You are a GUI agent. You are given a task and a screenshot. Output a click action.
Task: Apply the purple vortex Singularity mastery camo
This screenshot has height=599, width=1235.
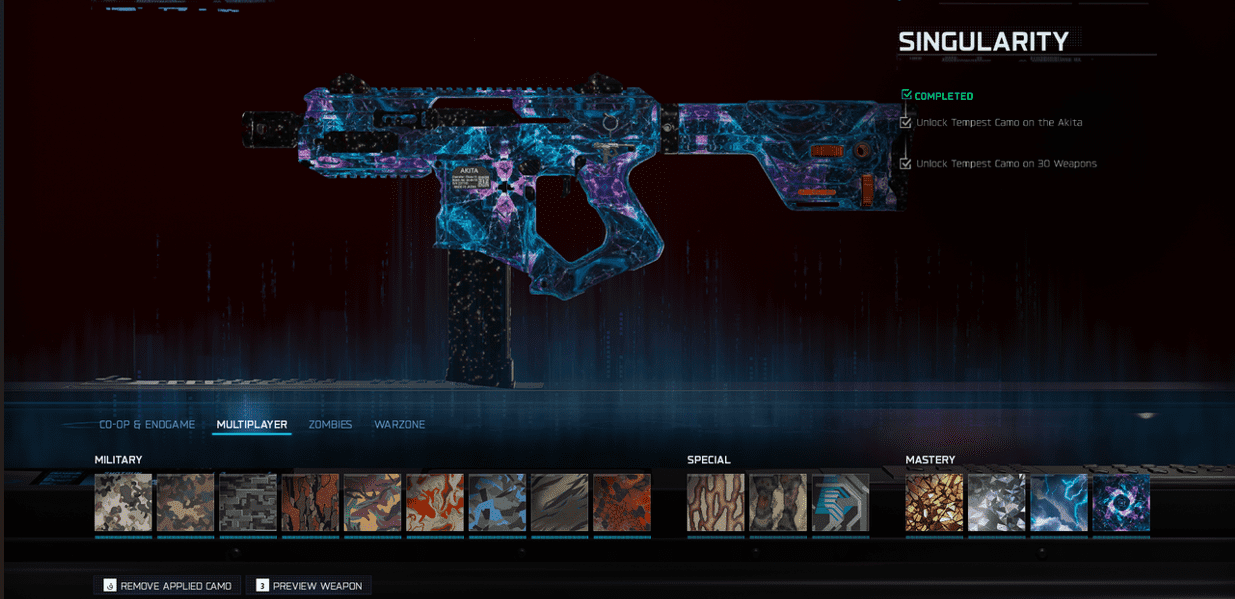1121,502
